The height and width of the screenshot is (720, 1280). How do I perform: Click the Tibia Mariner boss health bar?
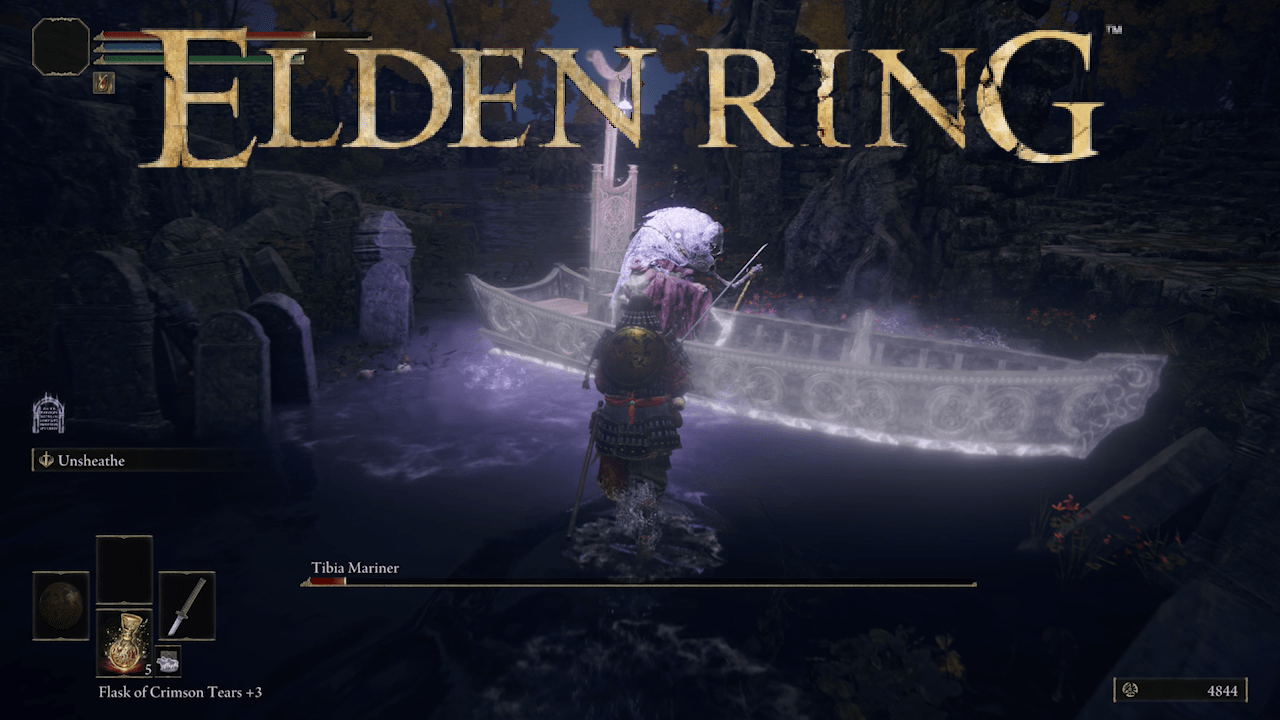tap(640, 581)
